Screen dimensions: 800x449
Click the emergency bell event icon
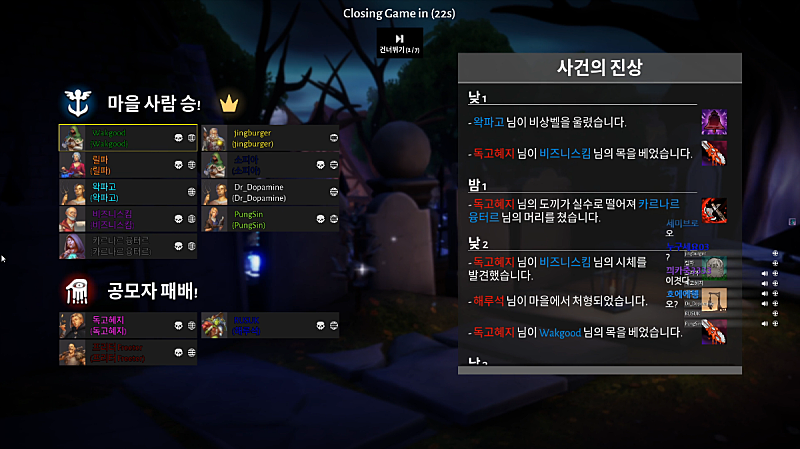click(714, 122)
